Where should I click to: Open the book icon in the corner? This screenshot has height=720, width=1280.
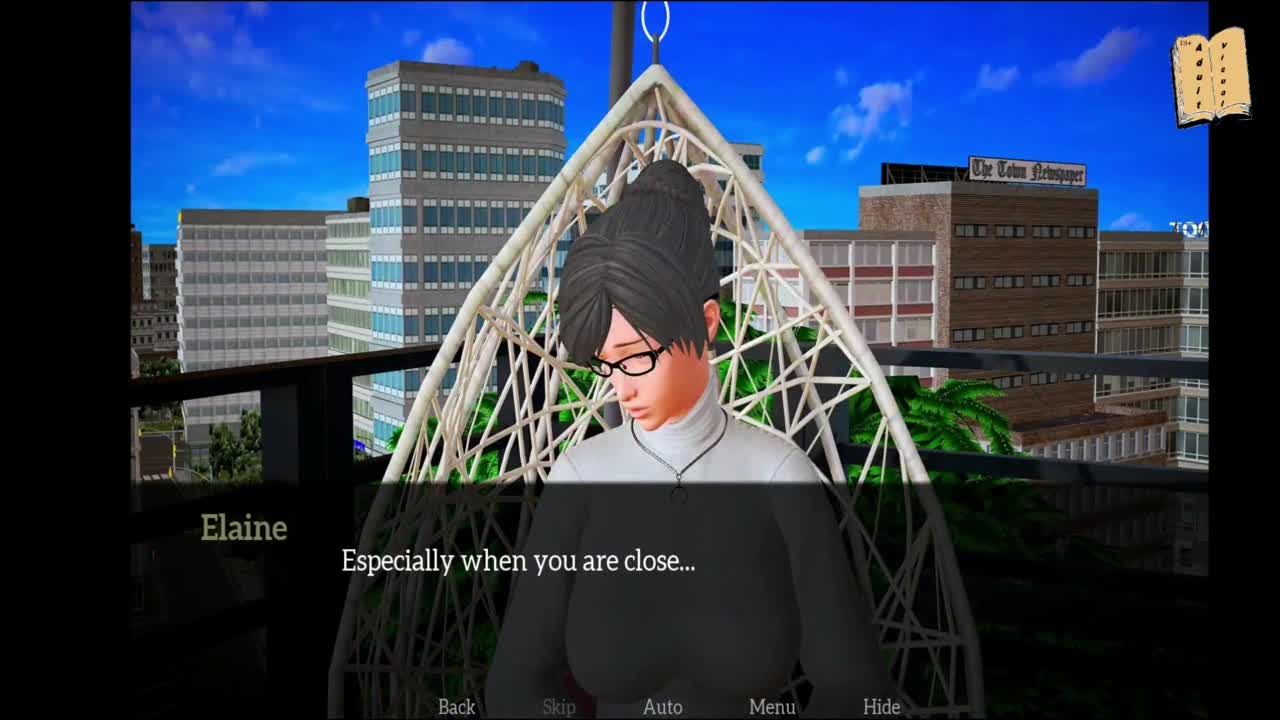(1211, 77)
